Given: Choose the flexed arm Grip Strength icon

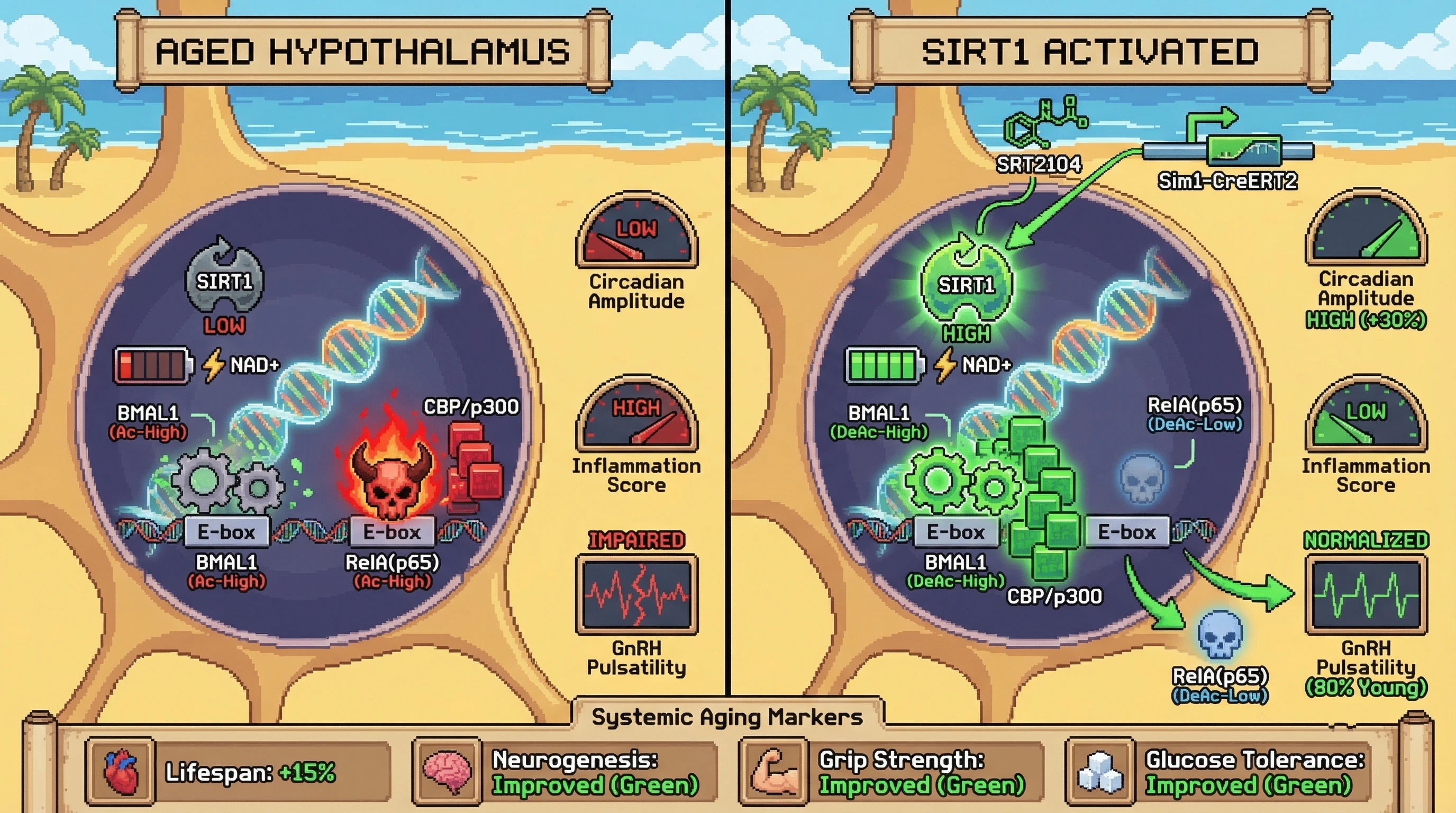Looking at the screenshot, I should 774,772.
